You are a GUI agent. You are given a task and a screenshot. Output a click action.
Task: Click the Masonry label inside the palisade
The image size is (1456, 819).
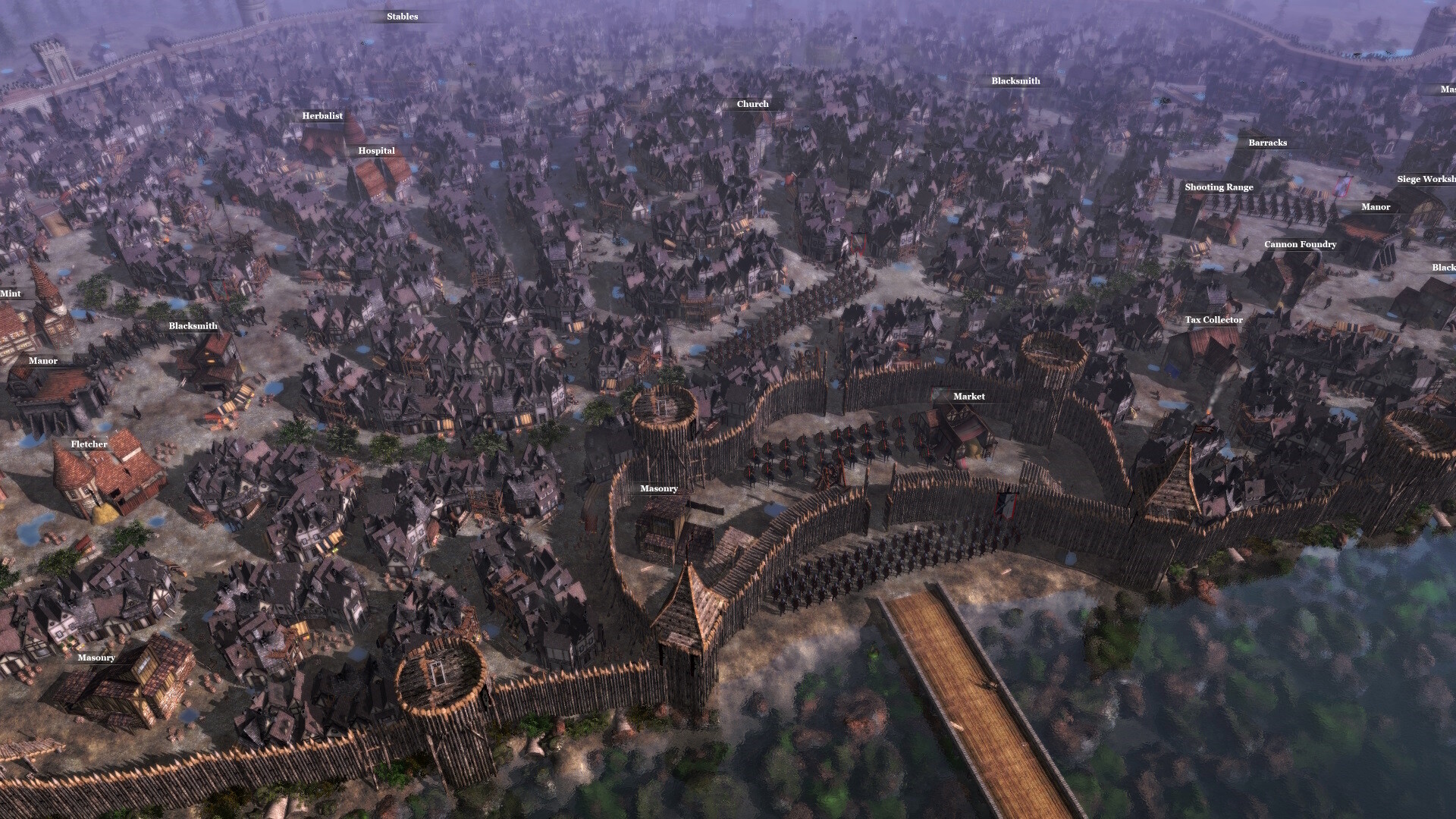click(x=658, y=488)
